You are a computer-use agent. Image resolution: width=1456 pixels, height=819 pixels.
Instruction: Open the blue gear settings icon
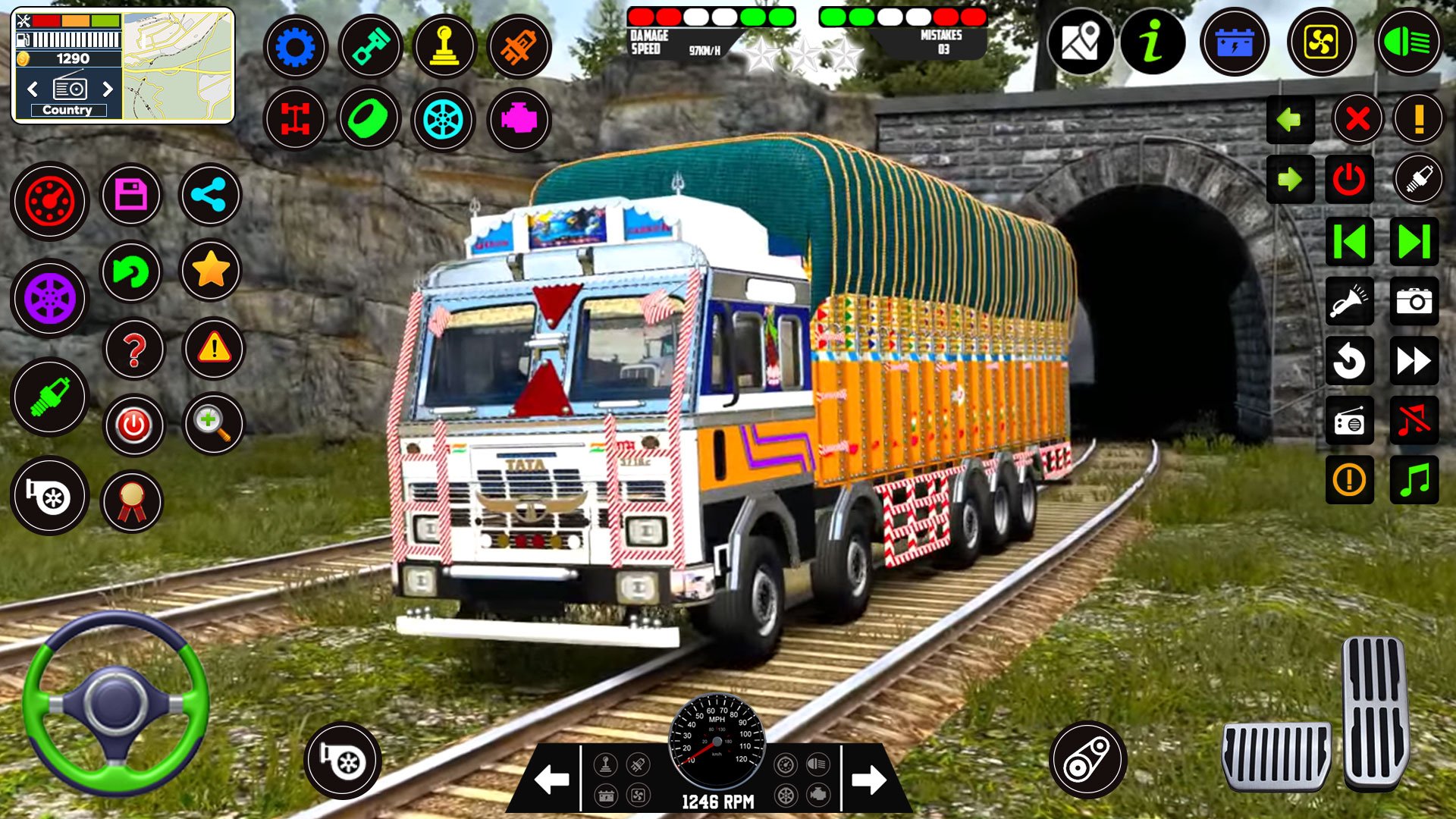pos(296,47)
